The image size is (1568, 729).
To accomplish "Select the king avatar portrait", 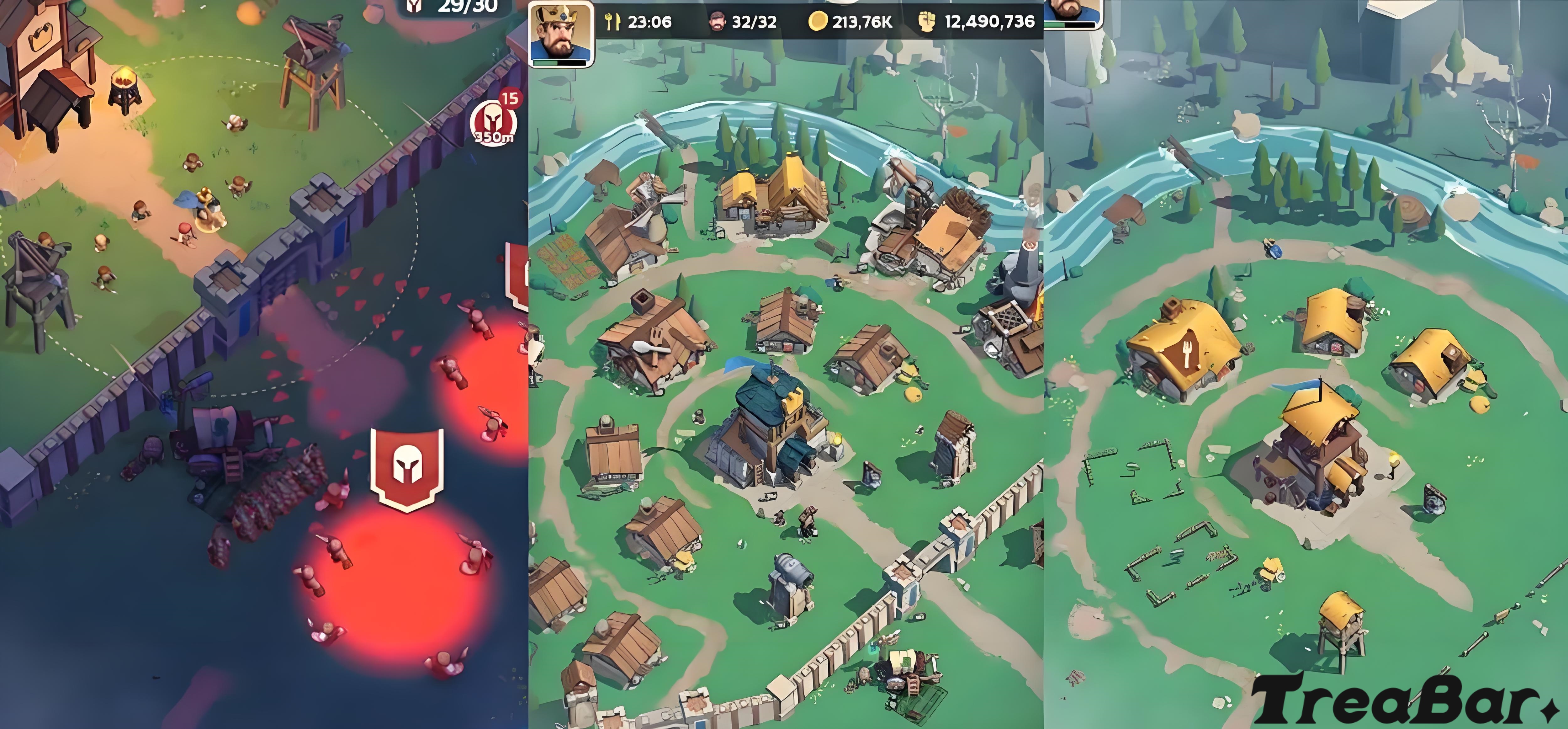I will [x=560, y=32].
